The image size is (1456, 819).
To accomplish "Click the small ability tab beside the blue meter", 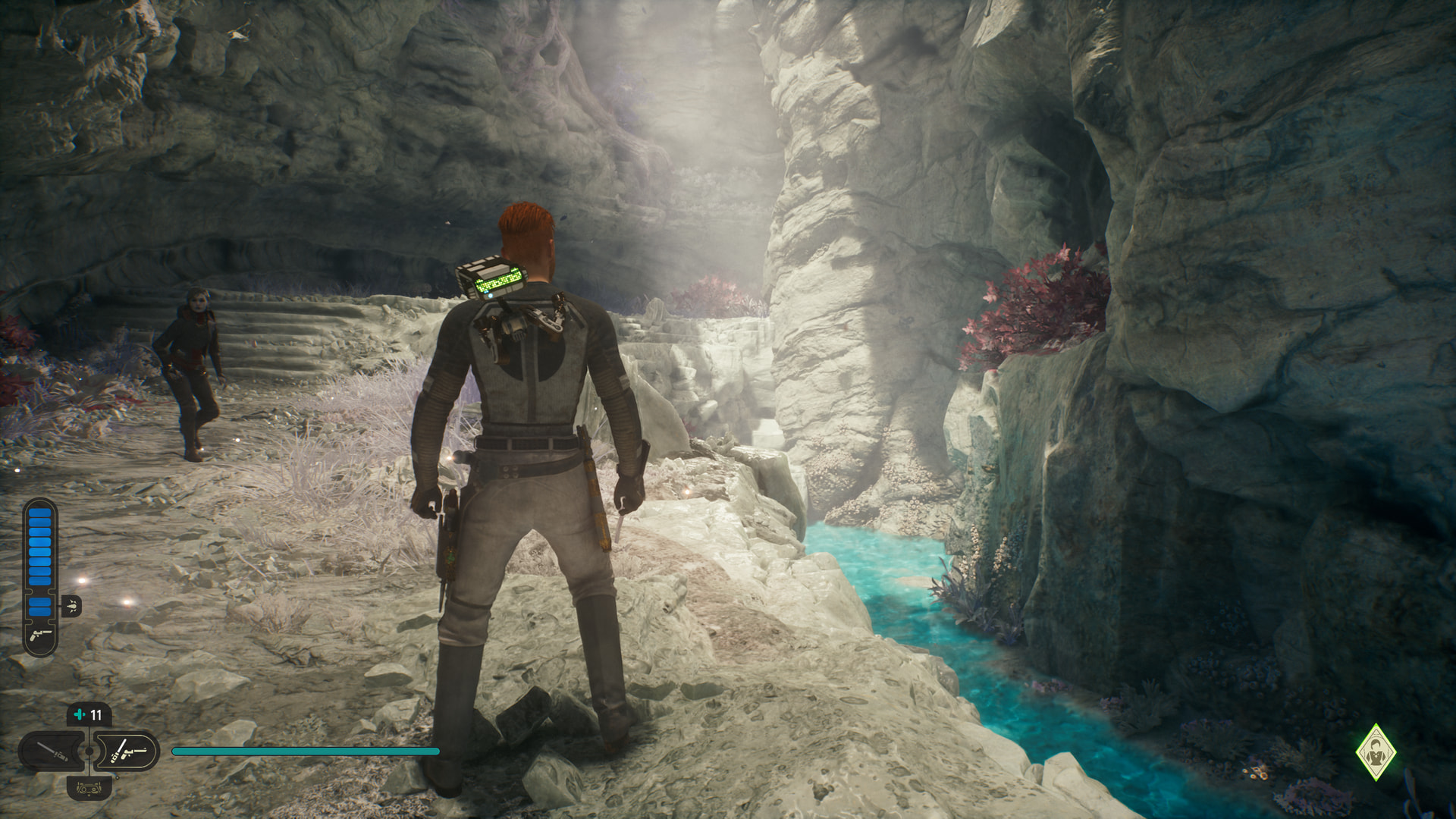I will (71, 606).
